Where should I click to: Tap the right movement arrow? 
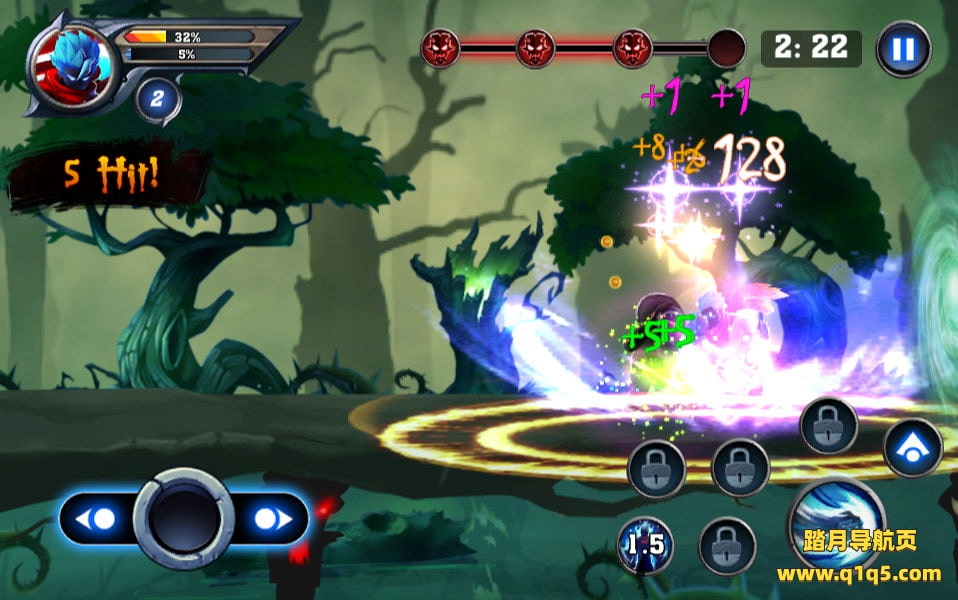[271, 519]
